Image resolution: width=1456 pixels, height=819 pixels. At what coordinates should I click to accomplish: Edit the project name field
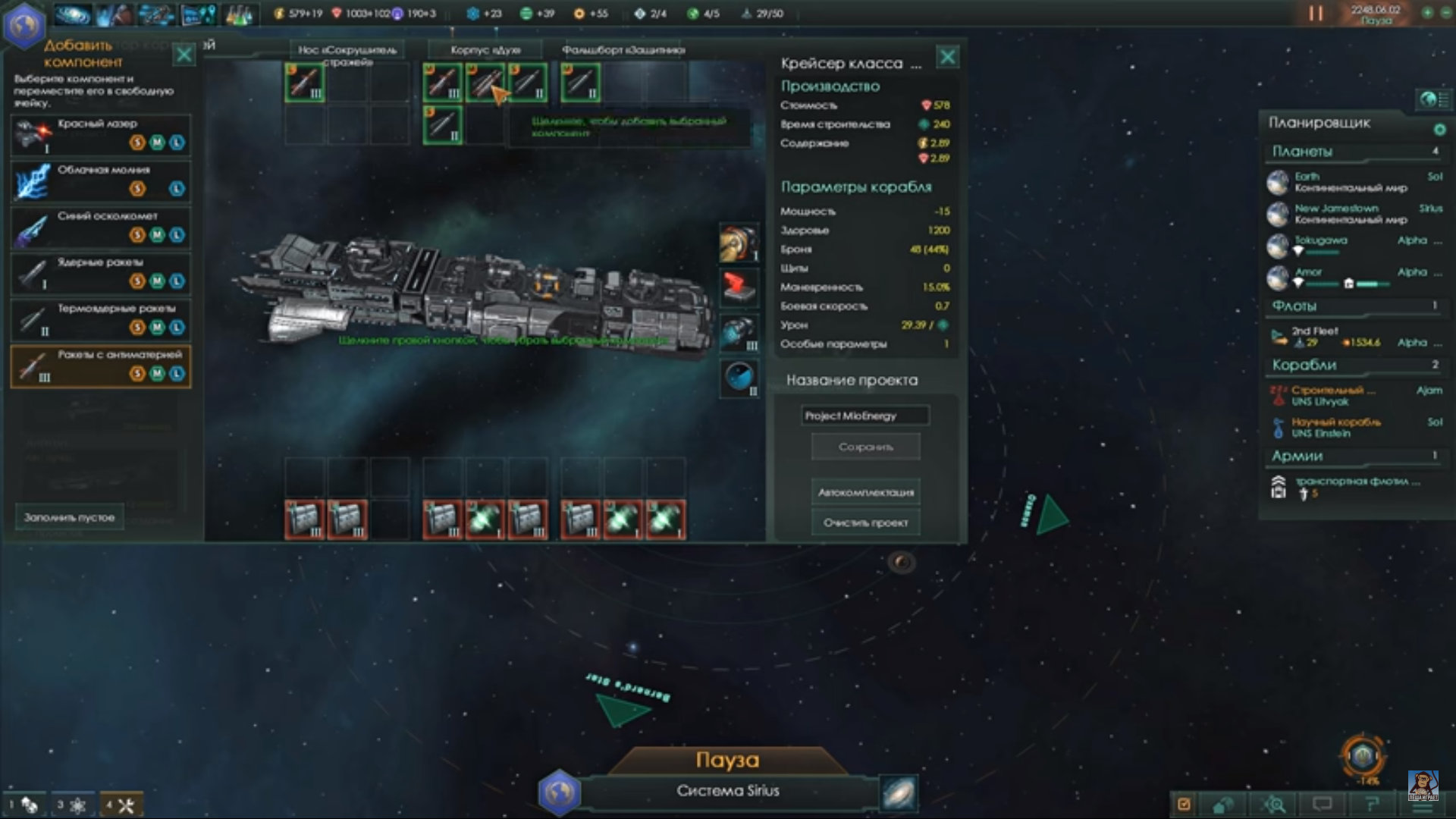pos(864,416)
